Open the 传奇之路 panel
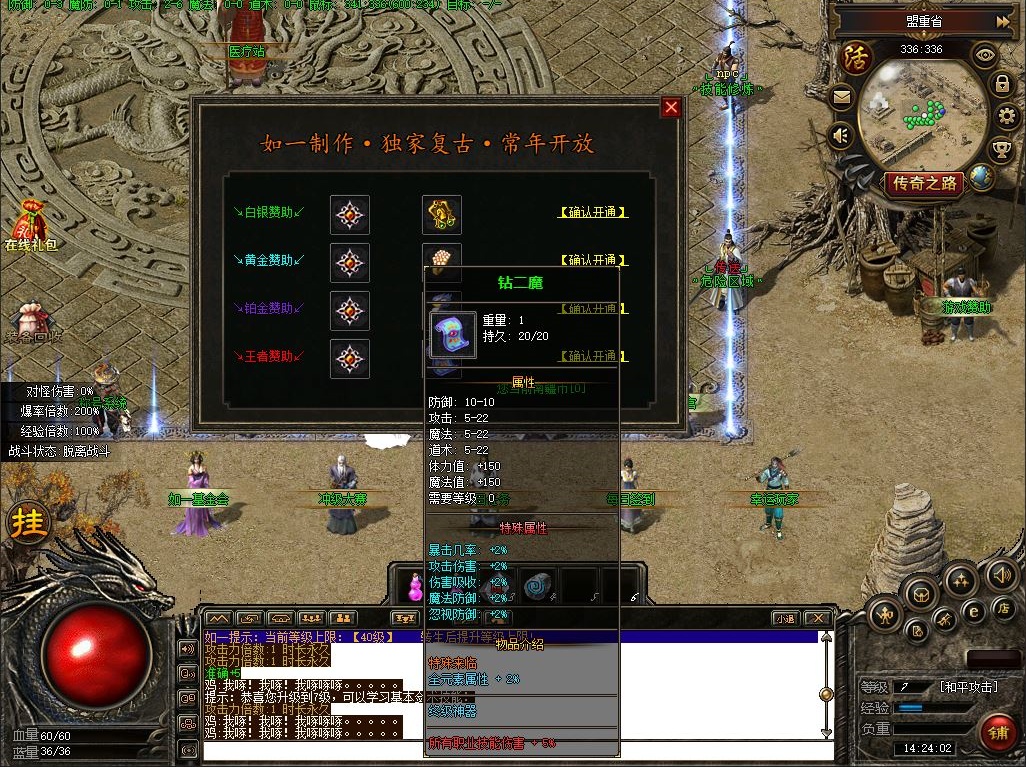Image resolution: width=1026 pixels, height=767 pixels. pyautogui.click(x=924, y=183)
